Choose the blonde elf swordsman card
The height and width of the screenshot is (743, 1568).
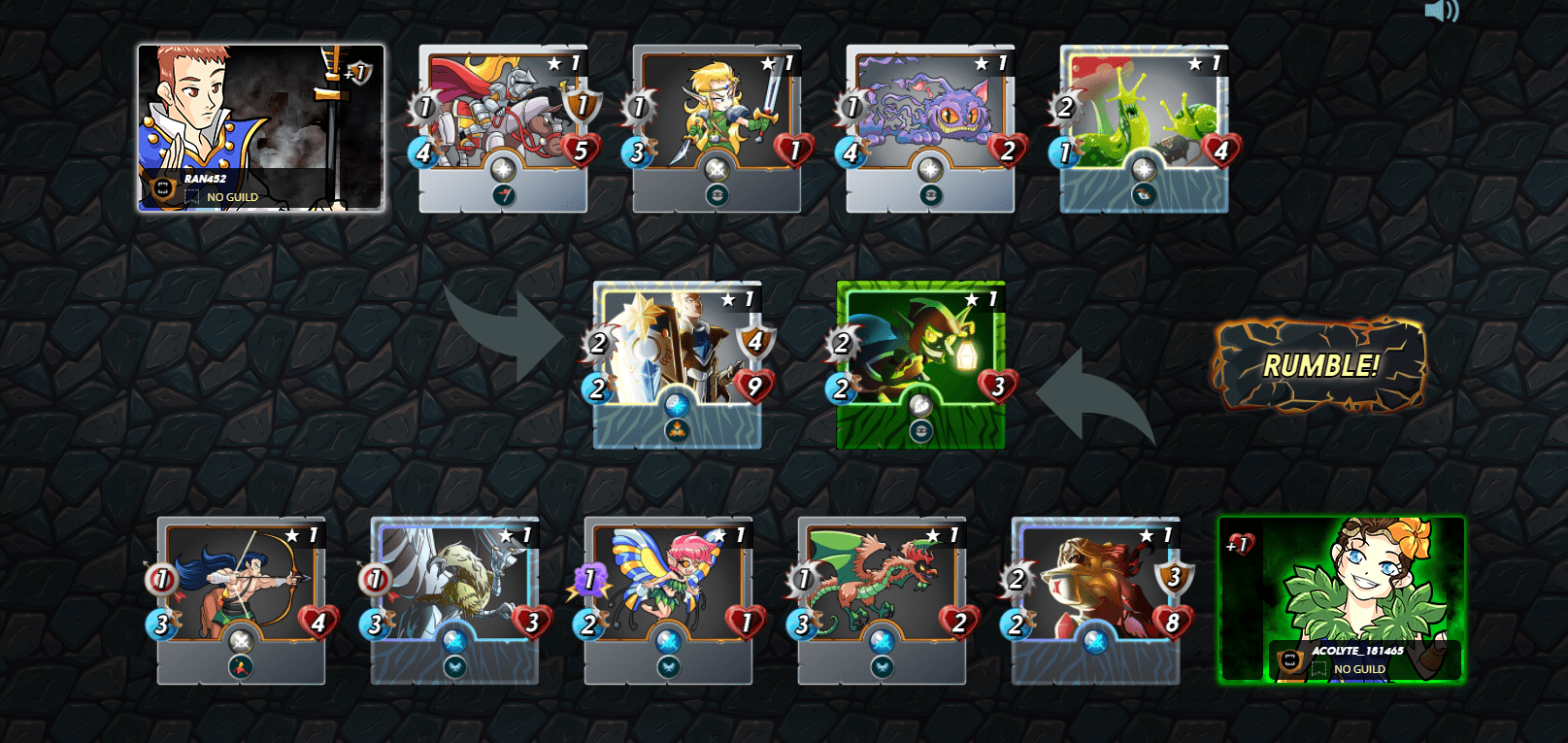(x=717, y=127)
